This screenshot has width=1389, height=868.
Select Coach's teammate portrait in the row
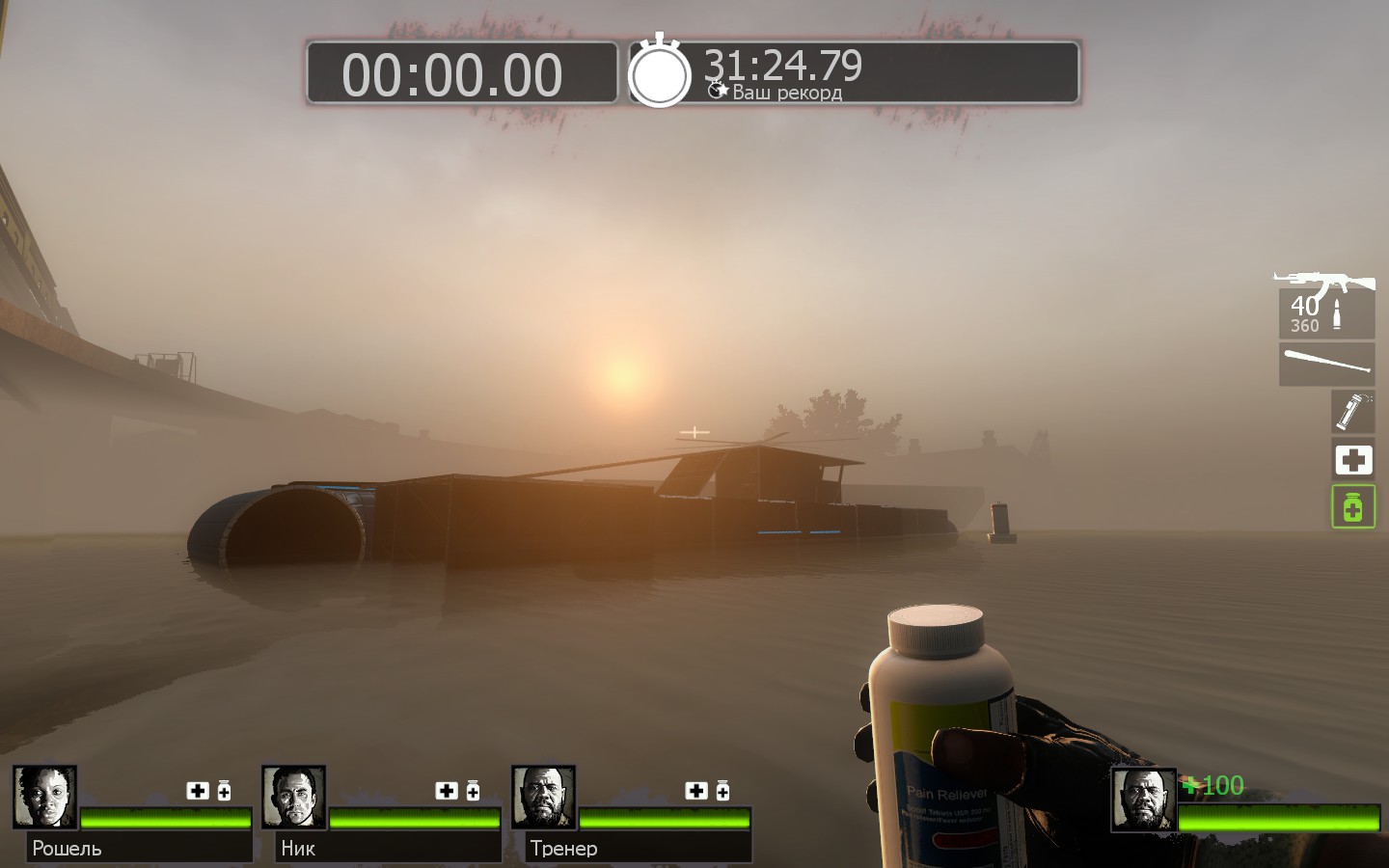click(x=543, y=798)
